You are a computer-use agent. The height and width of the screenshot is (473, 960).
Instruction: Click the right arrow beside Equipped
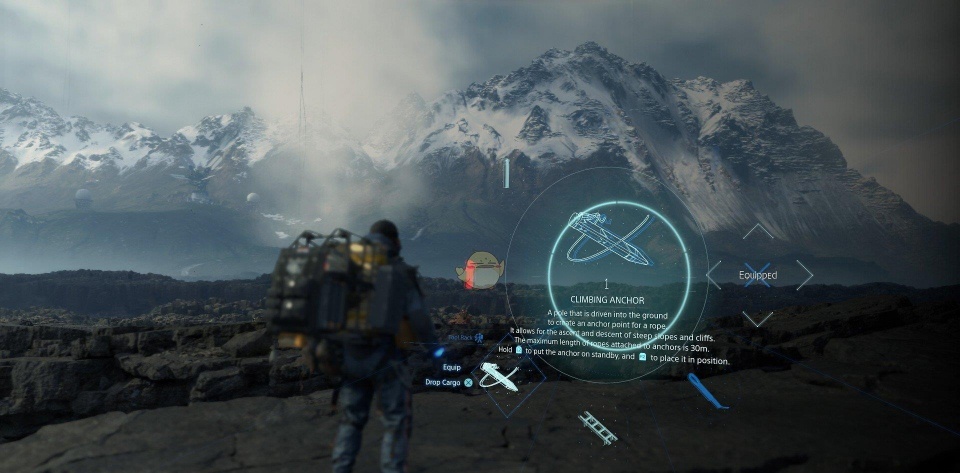point(804,275)
